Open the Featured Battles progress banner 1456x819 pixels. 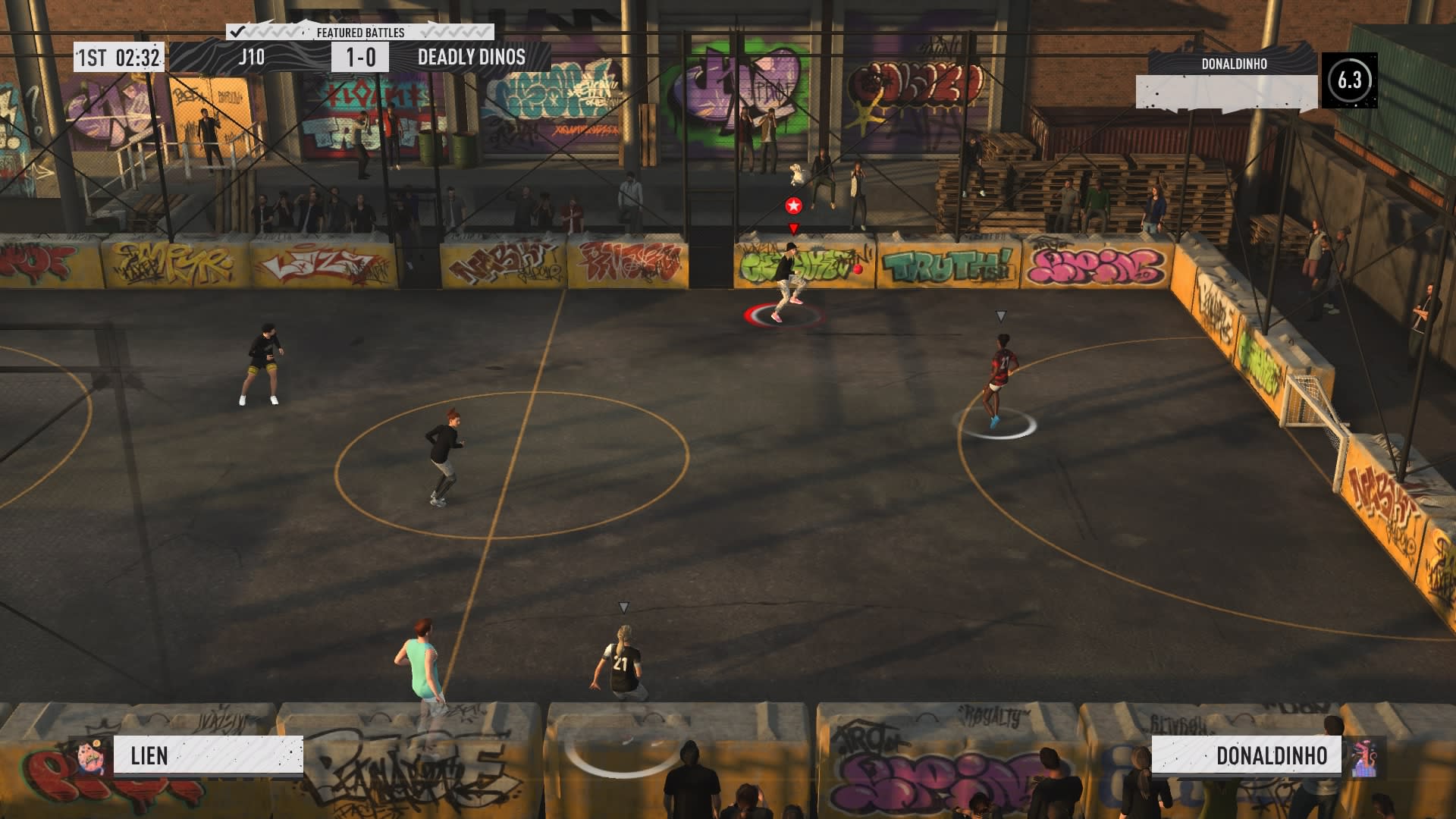point(360,33)
